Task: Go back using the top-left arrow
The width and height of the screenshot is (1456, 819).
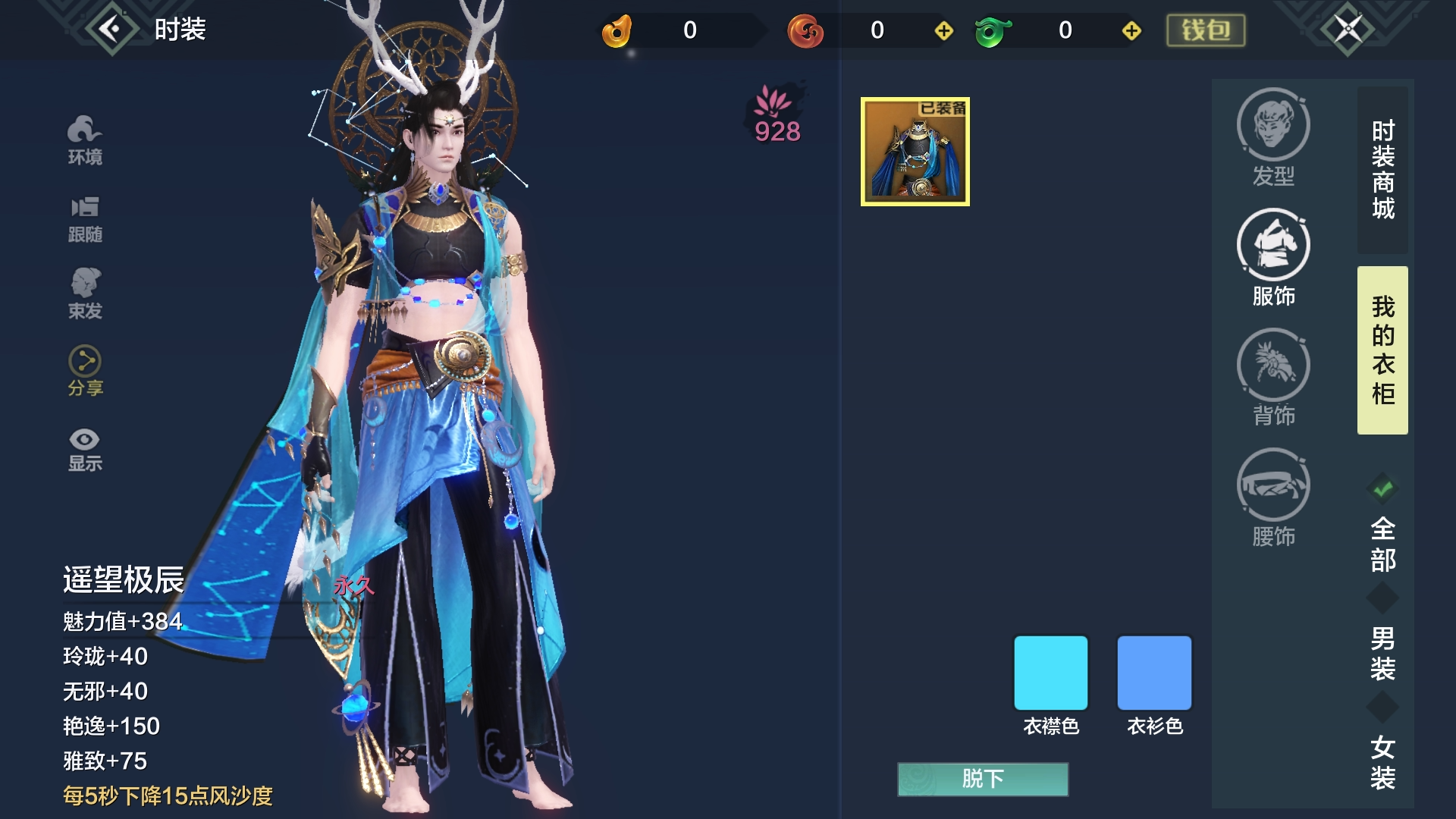Action: [111, 30]
